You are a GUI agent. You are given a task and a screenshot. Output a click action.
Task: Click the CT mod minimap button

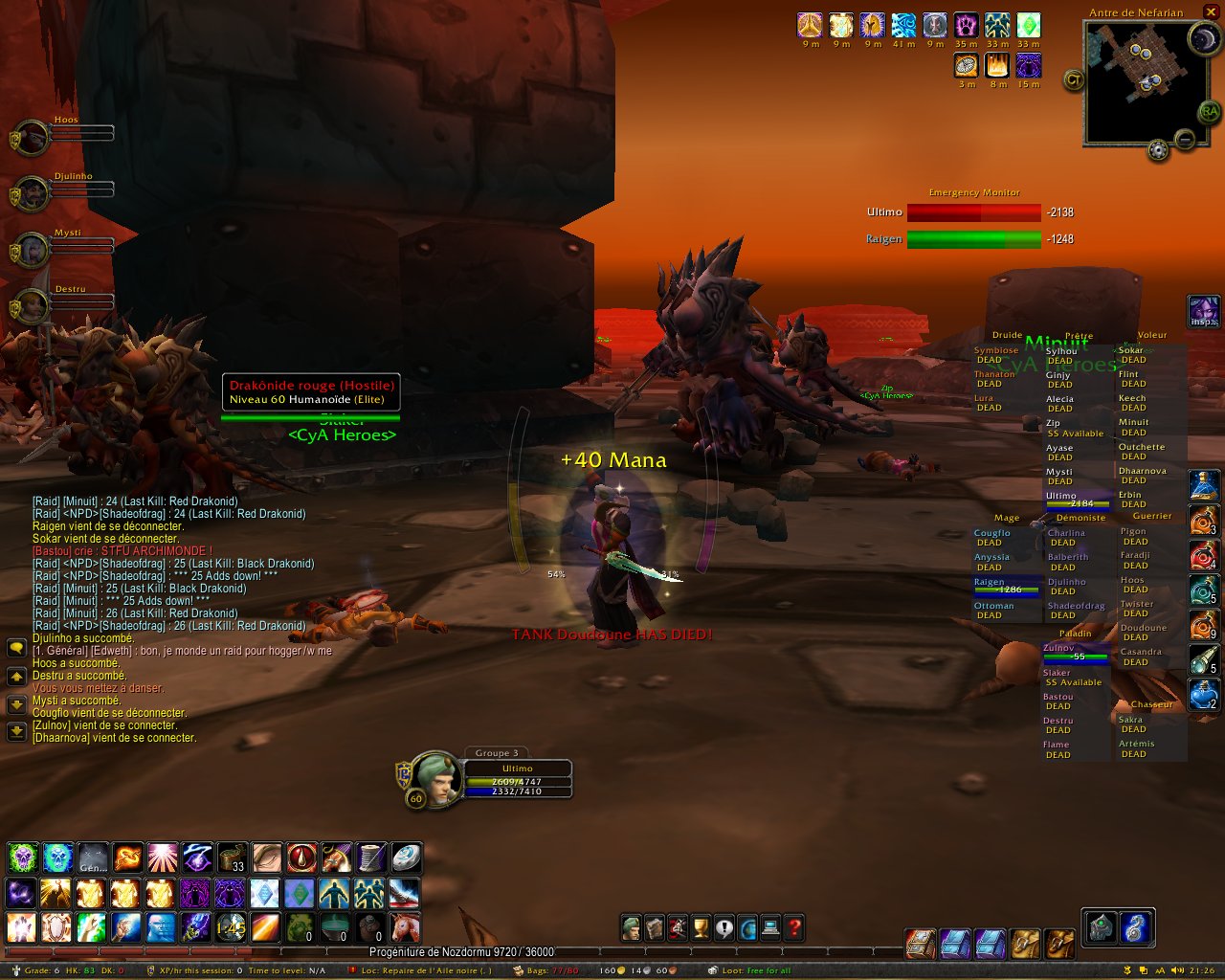click(x=1074, y=80)
